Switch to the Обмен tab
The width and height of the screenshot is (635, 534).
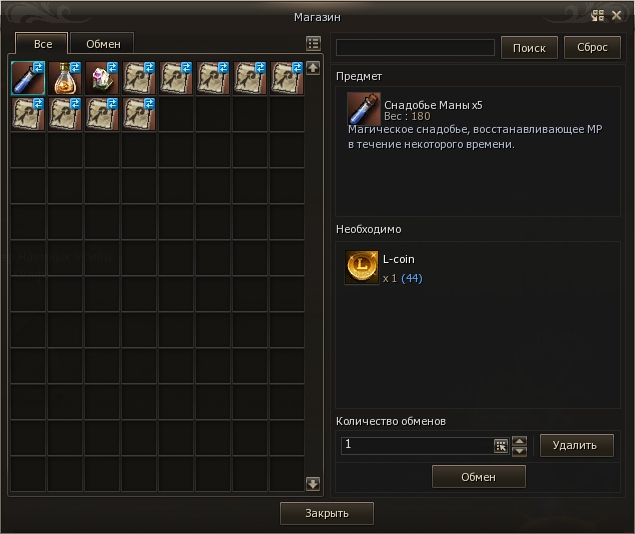[x=103, y=44]
